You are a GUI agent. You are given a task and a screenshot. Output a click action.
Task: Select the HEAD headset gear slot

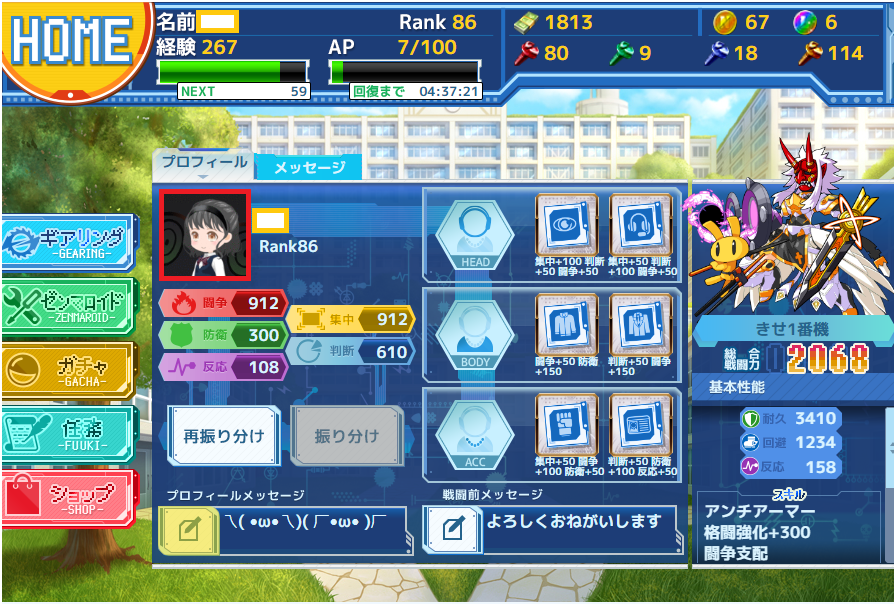click(x=640, y=225)
